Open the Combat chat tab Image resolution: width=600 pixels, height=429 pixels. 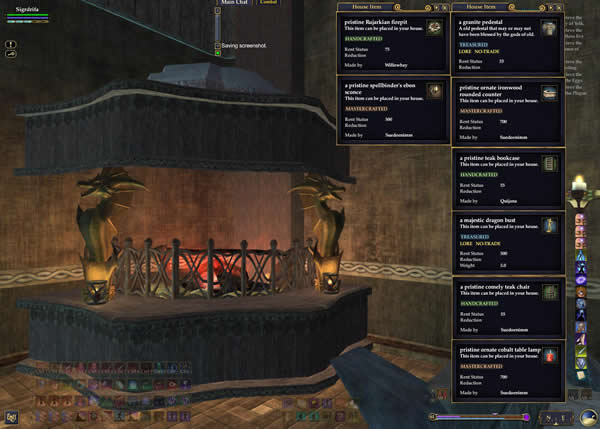(x=268, y=3)
